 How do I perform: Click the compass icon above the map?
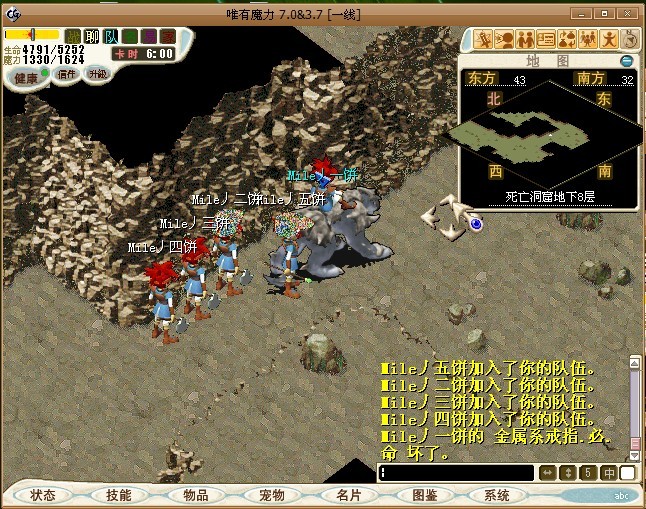point(631,39)
